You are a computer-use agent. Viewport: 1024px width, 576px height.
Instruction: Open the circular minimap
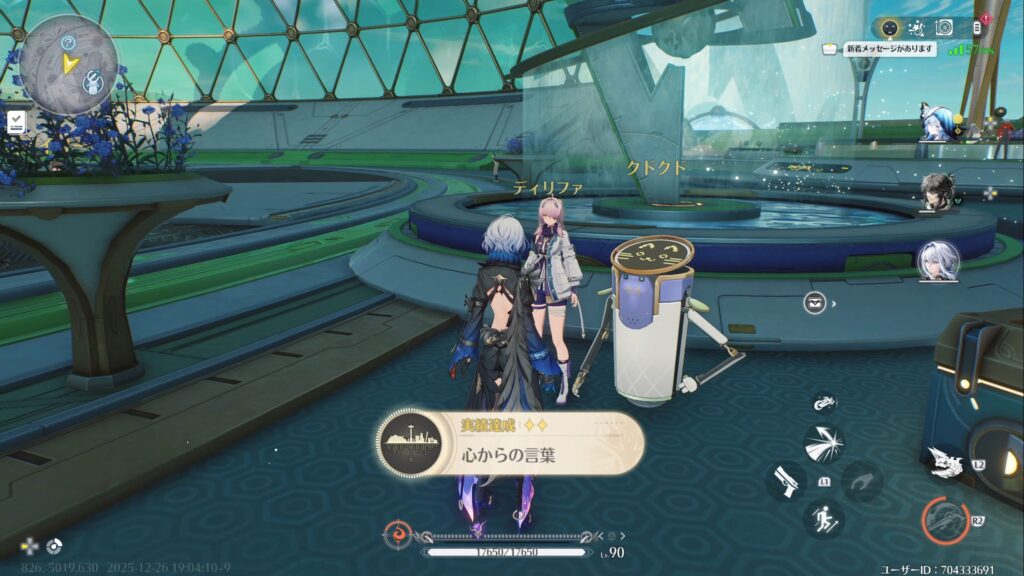click(x=69, y=64)
